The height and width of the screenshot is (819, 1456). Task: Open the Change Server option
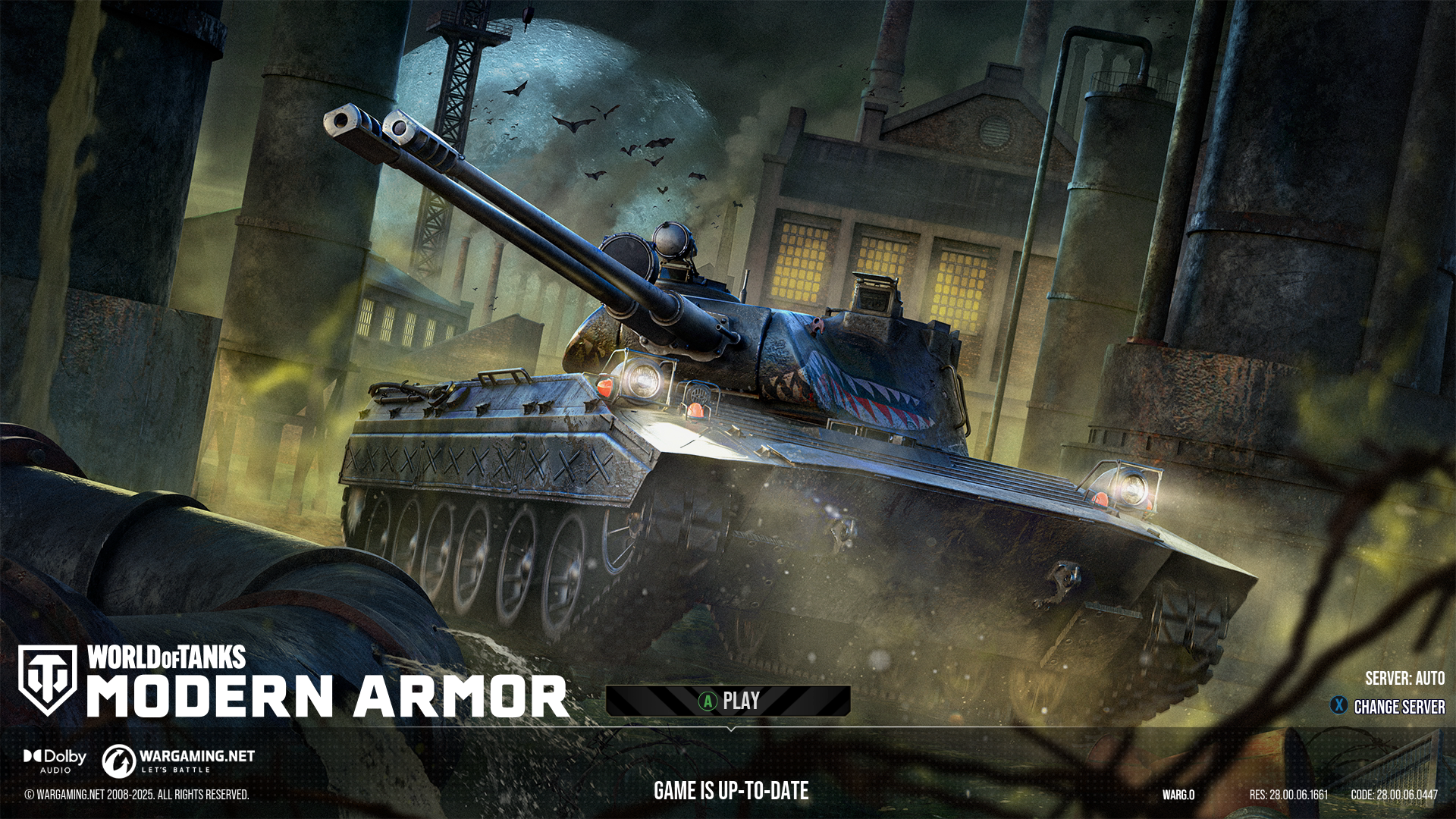1389,707
